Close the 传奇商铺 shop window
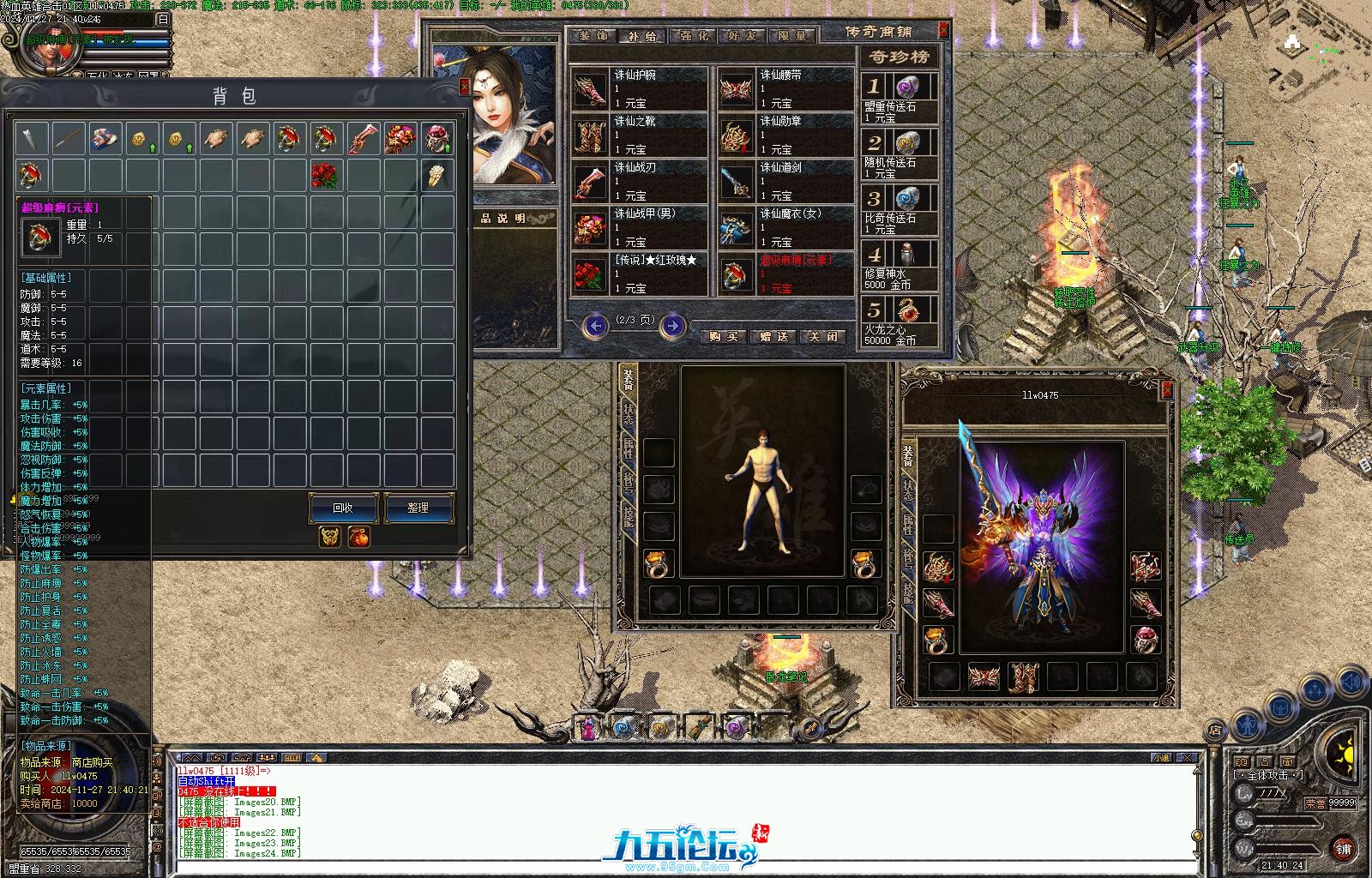This screenshot has height=878, width=1372. (x=944, y=30)
